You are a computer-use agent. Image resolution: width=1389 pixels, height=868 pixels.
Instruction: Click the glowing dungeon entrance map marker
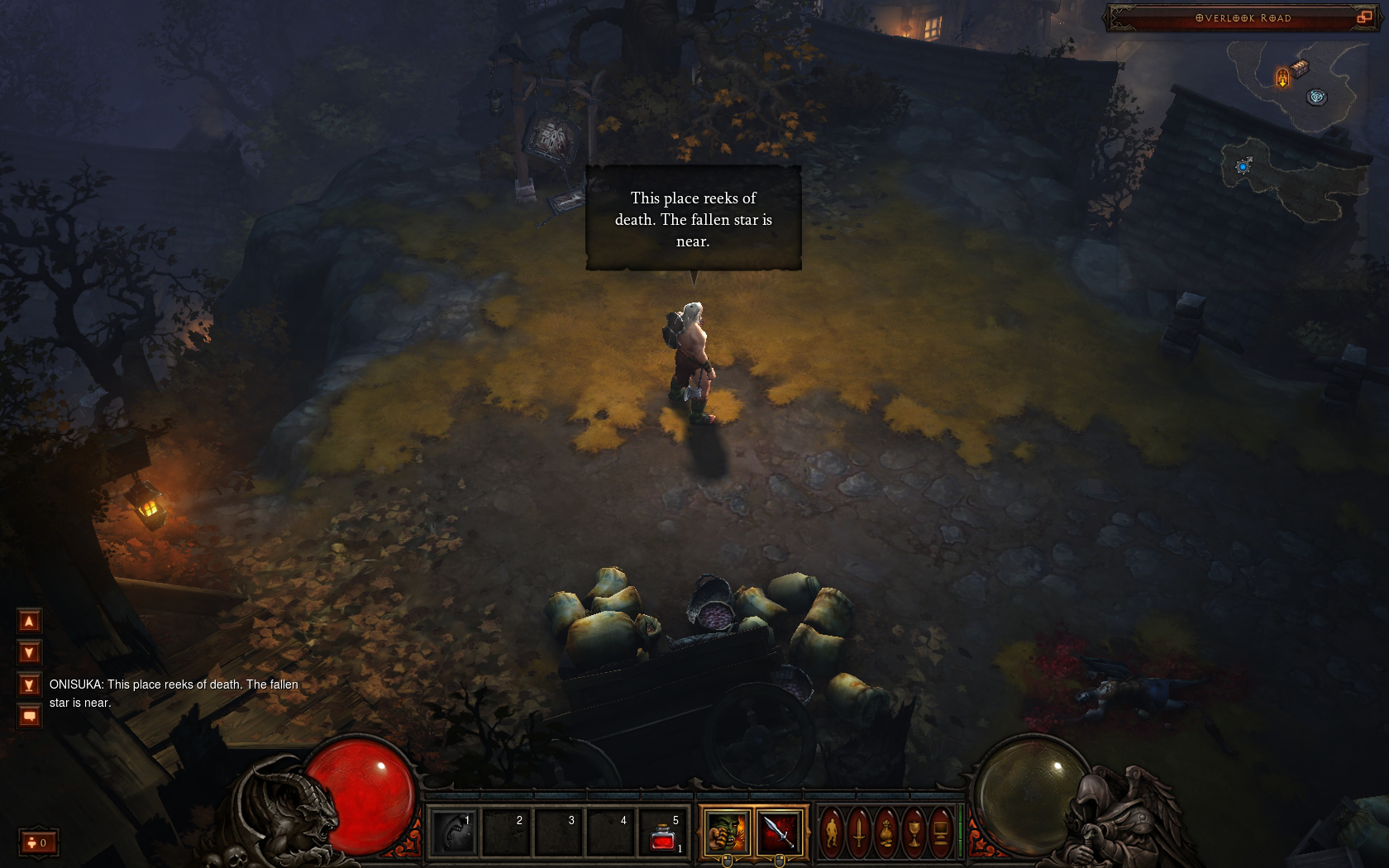click(1282, 78)
